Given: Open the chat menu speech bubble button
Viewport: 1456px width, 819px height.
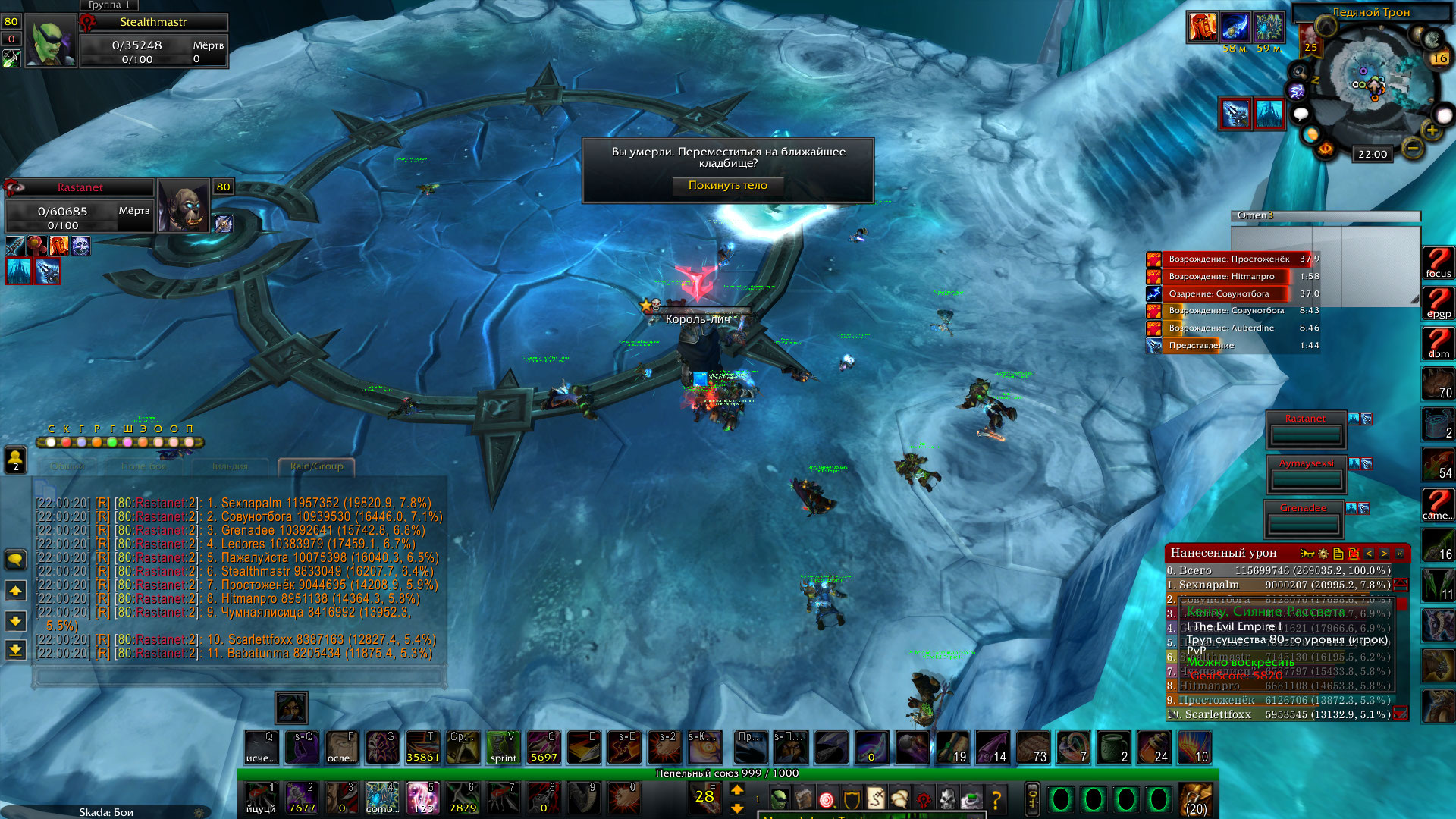Looking at the screenshot, I should [16, 560].
